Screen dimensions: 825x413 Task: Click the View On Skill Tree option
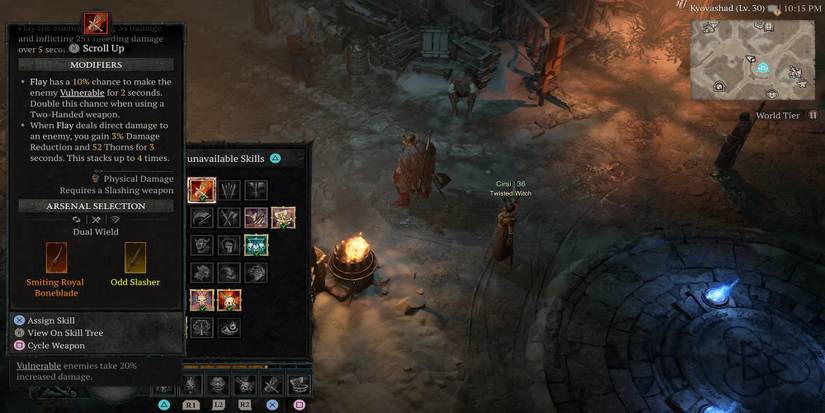[65, 333]
